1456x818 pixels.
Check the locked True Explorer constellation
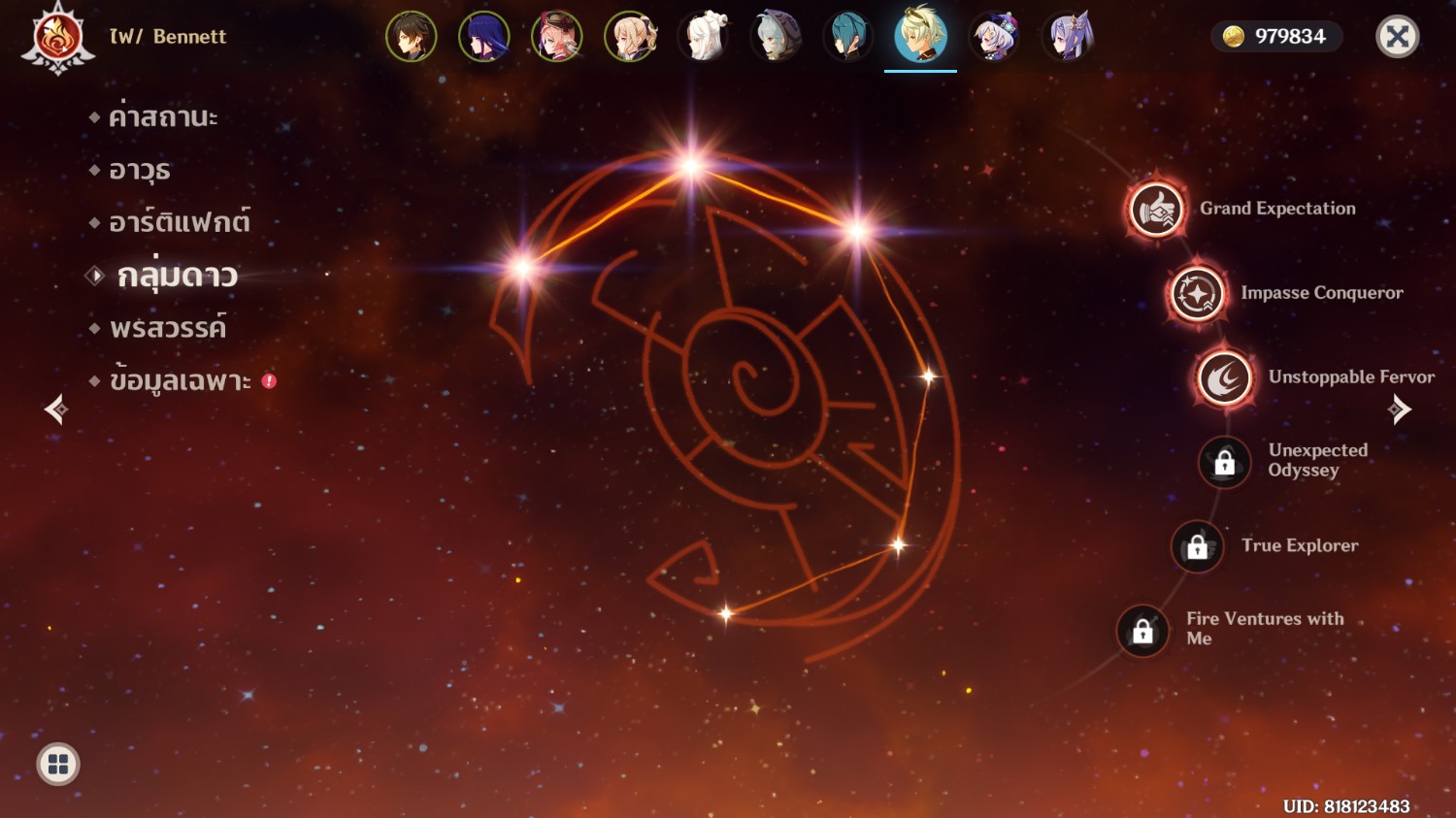coord(1198,546)
